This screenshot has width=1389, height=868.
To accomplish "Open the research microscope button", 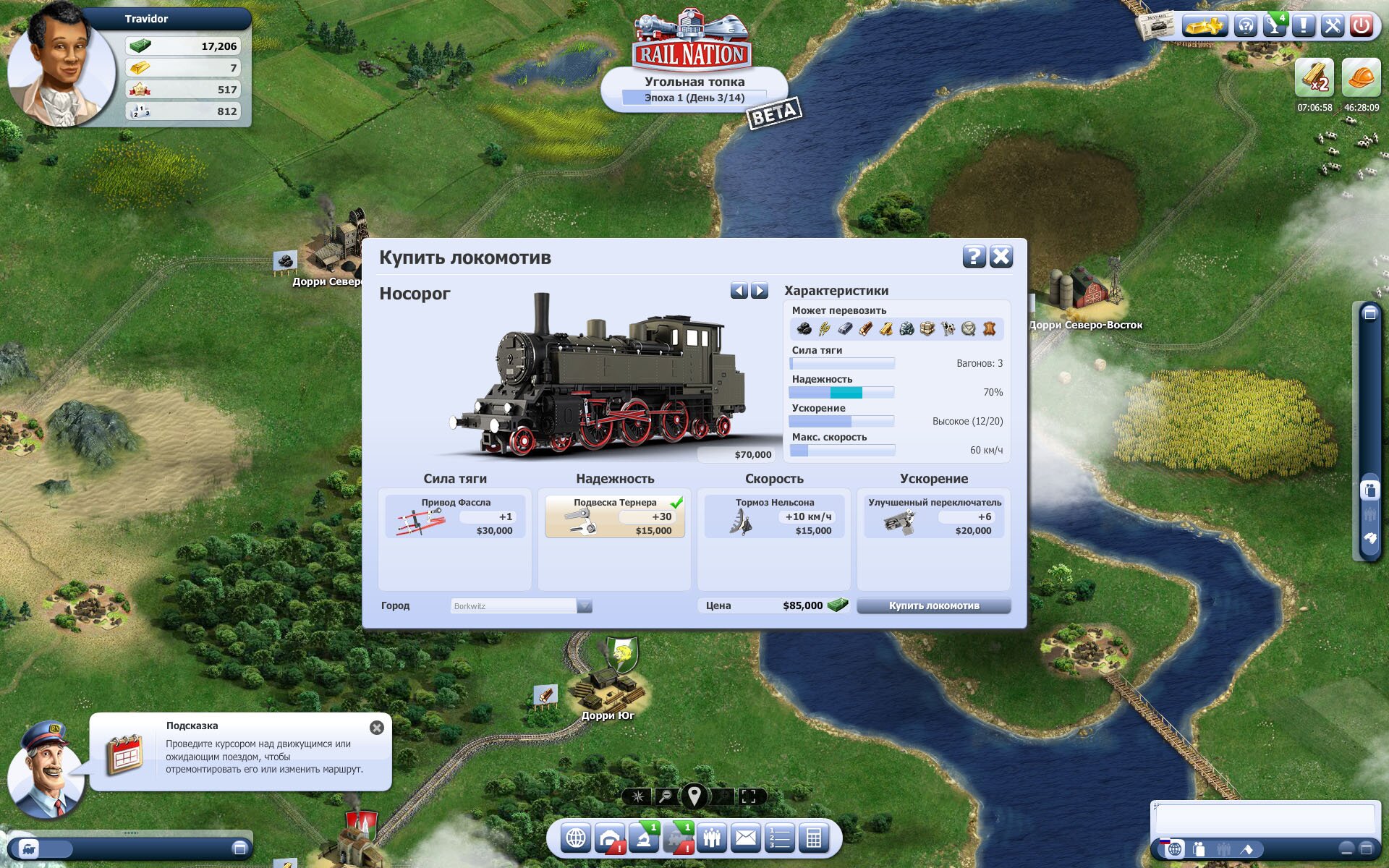I will (644, 838).
